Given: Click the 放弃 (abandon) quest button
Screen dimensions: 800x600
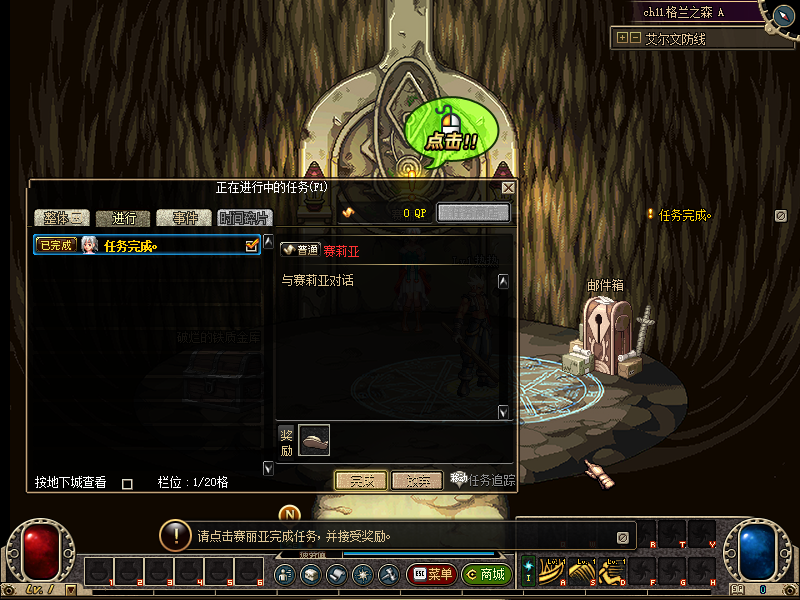Looking at the screenshot, I should coord(417,480).
